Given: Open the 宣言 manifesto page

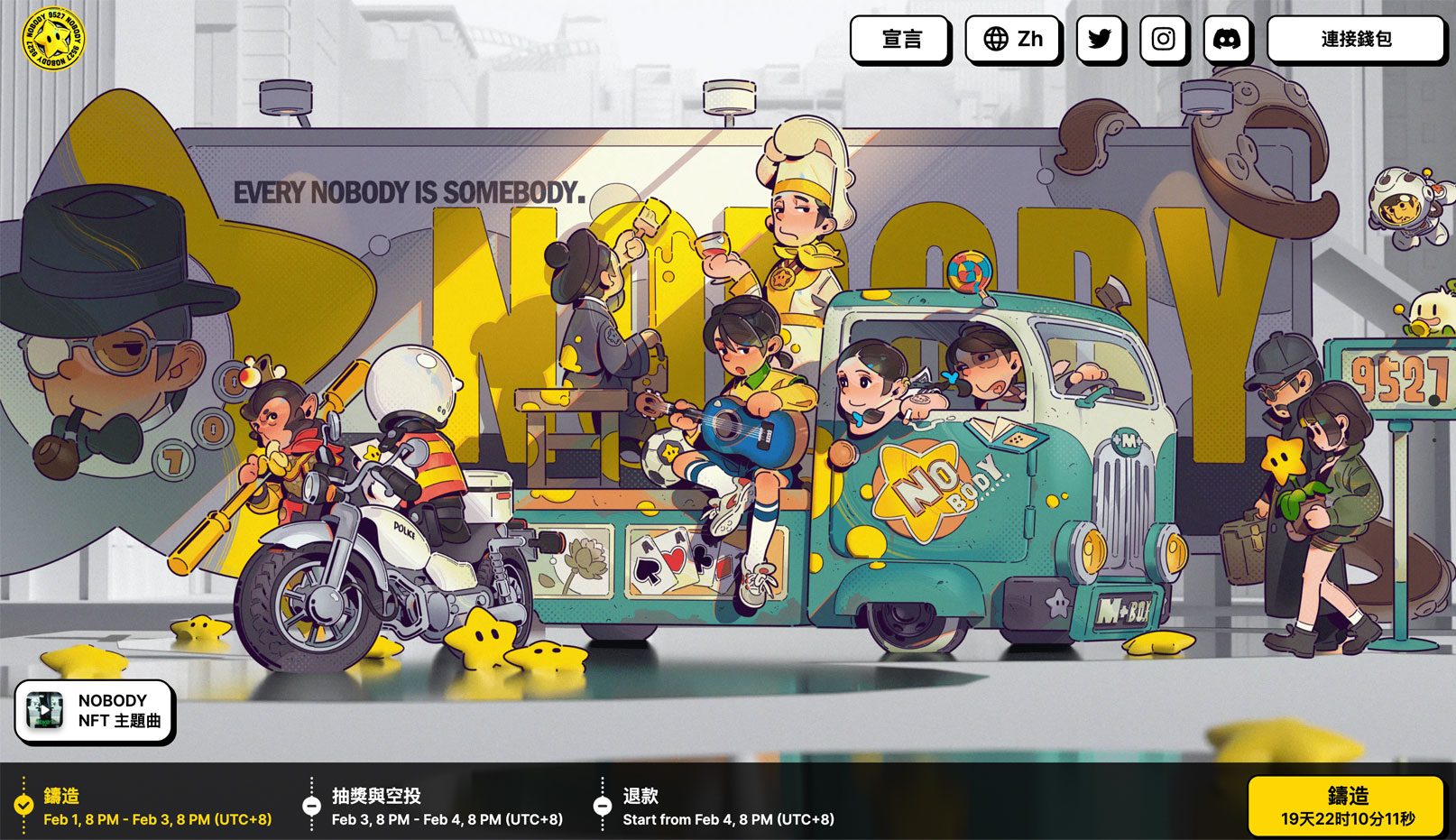Looking at the screenshot, I should tap(900, 39).
